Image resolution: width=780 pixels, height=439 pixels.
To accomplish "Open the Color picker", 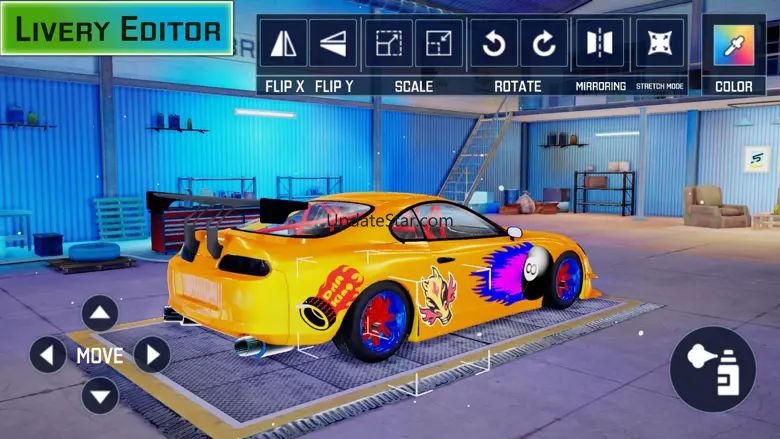I will pyautogui.click(x=733, y=45).
